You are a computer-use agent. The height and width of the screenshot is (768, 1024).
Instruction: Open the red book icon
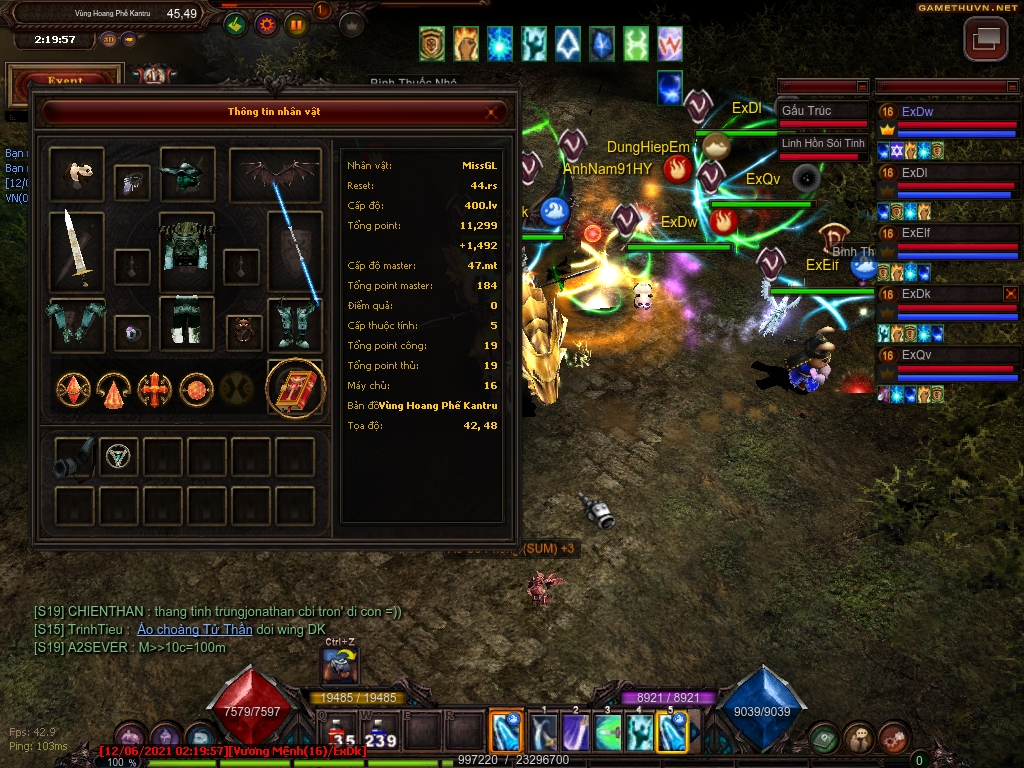[x=295, y=388]
